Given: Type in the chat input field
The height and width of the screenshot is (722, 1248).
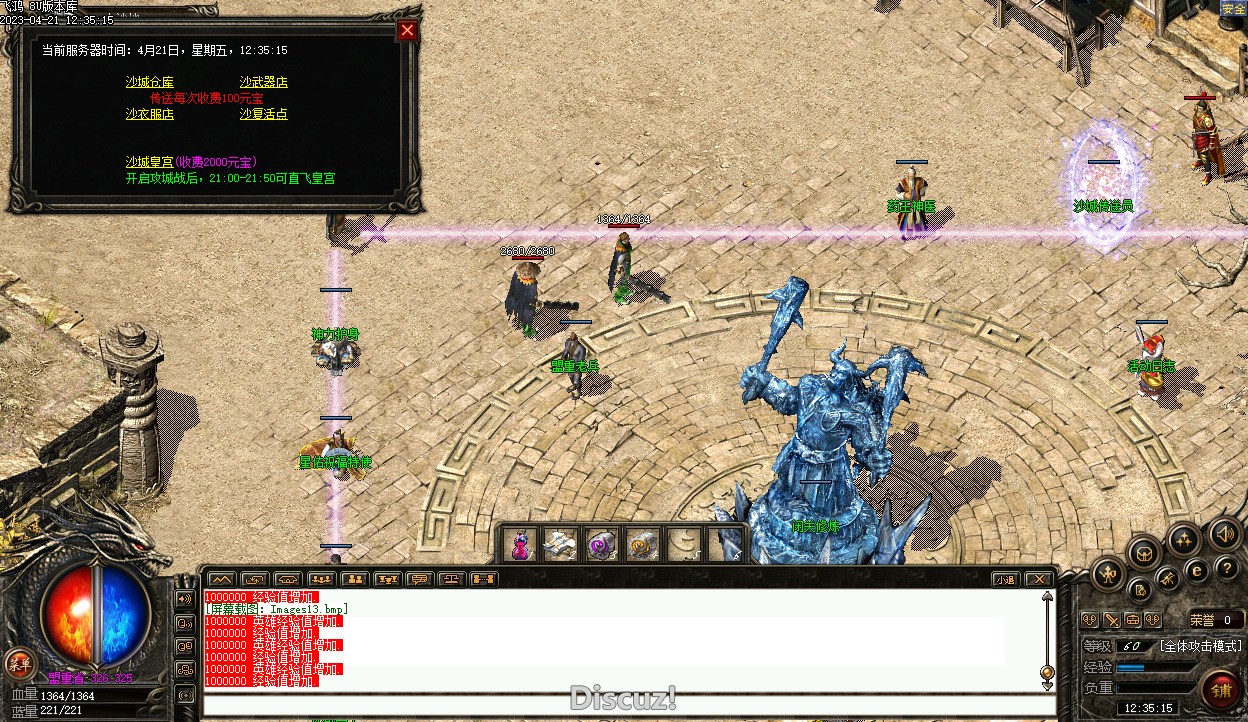Looking at the screenshot, I should 628,704.
